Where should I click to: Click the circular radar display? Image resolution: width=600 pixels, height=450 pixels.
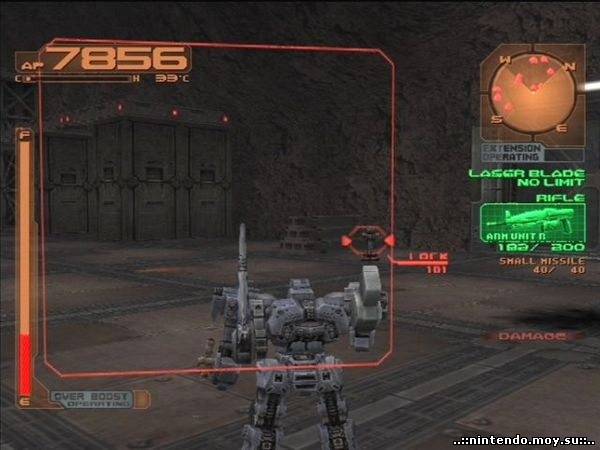[x=533, y=94]
